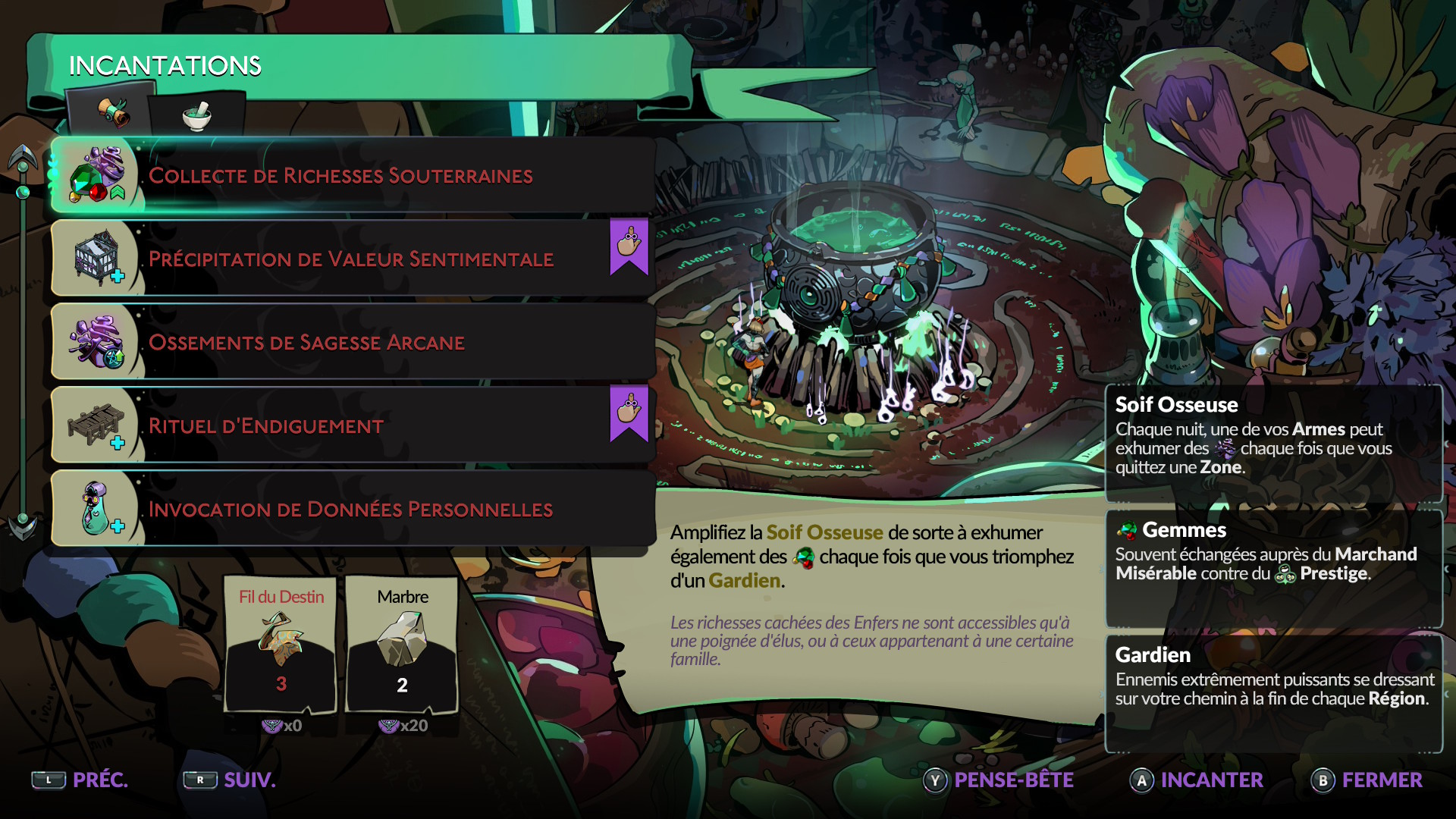Viewport: 1456px width, 819px height.
Task: Choose Précipitation de Valeur Sentimentale entry
Action: (x=353, y=259)
